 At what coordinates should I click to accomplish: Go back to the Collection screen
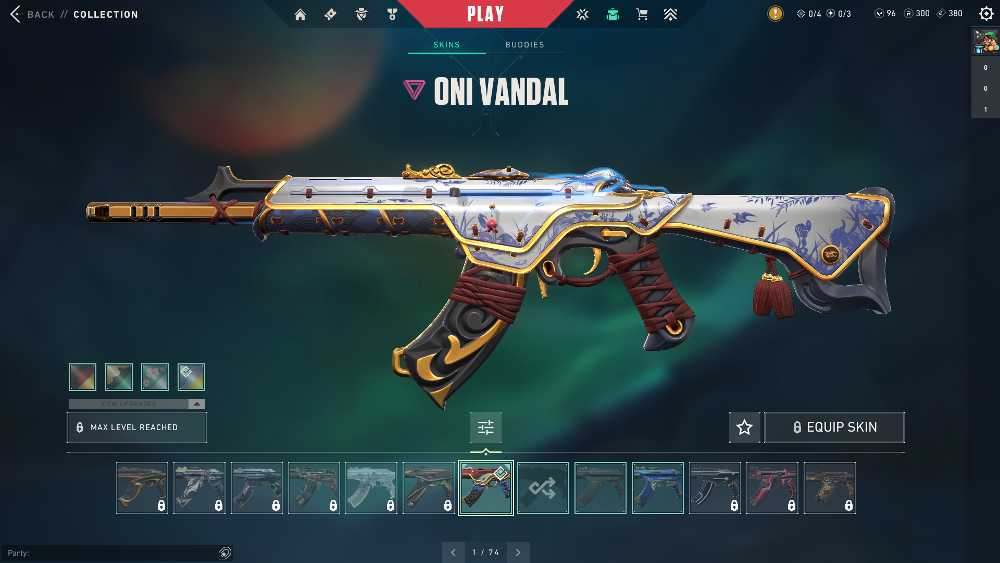[30, 15]
